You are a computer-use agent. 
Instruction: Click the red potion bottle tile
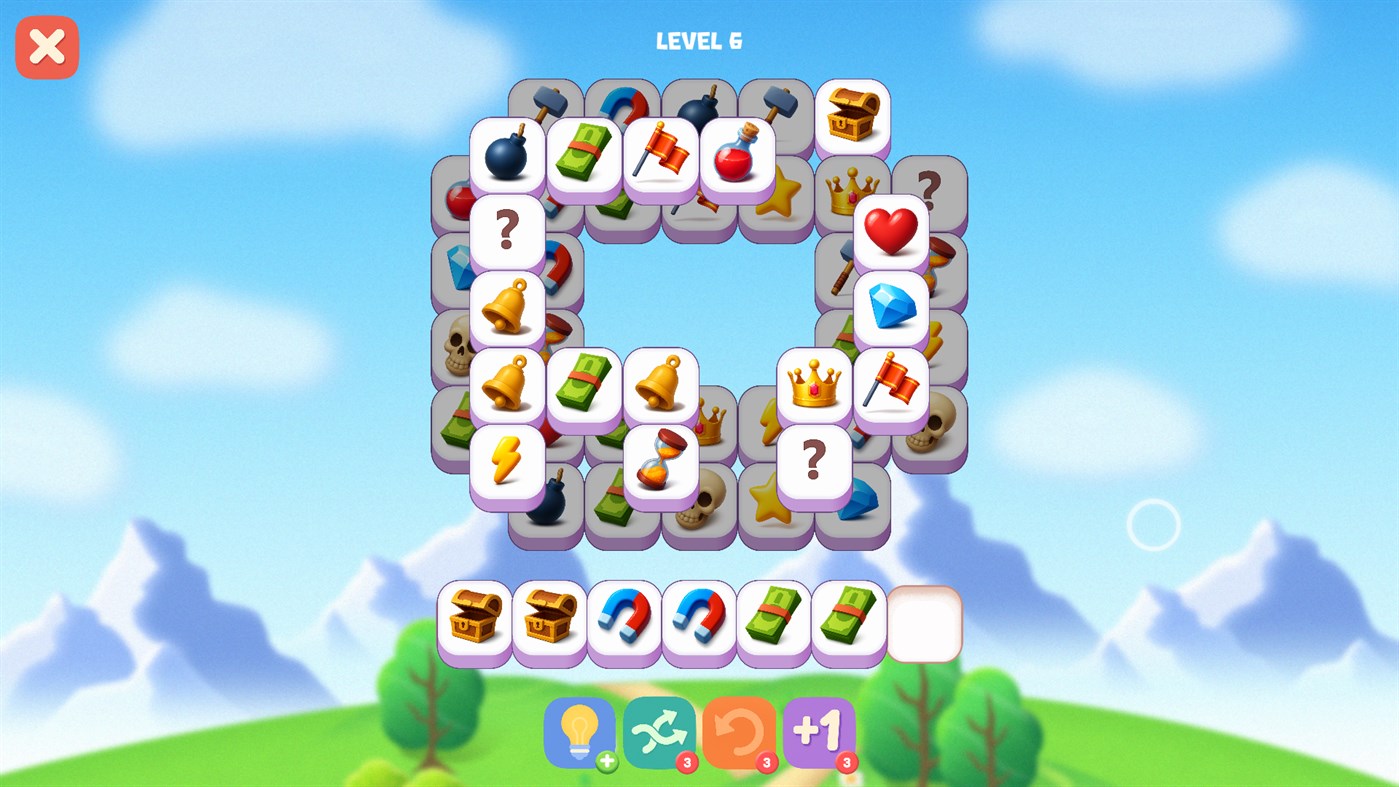[736, 152]
